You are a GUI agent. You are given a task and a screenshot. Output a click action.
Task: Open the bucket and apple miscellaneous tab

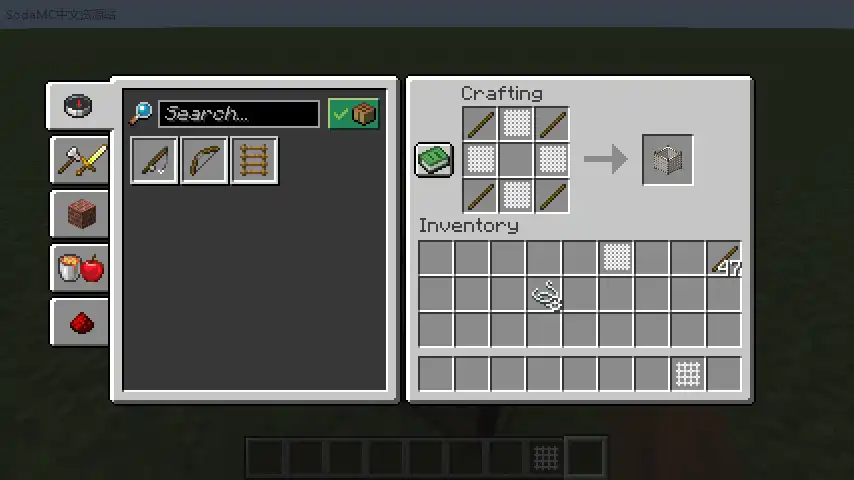click(80, 268)
